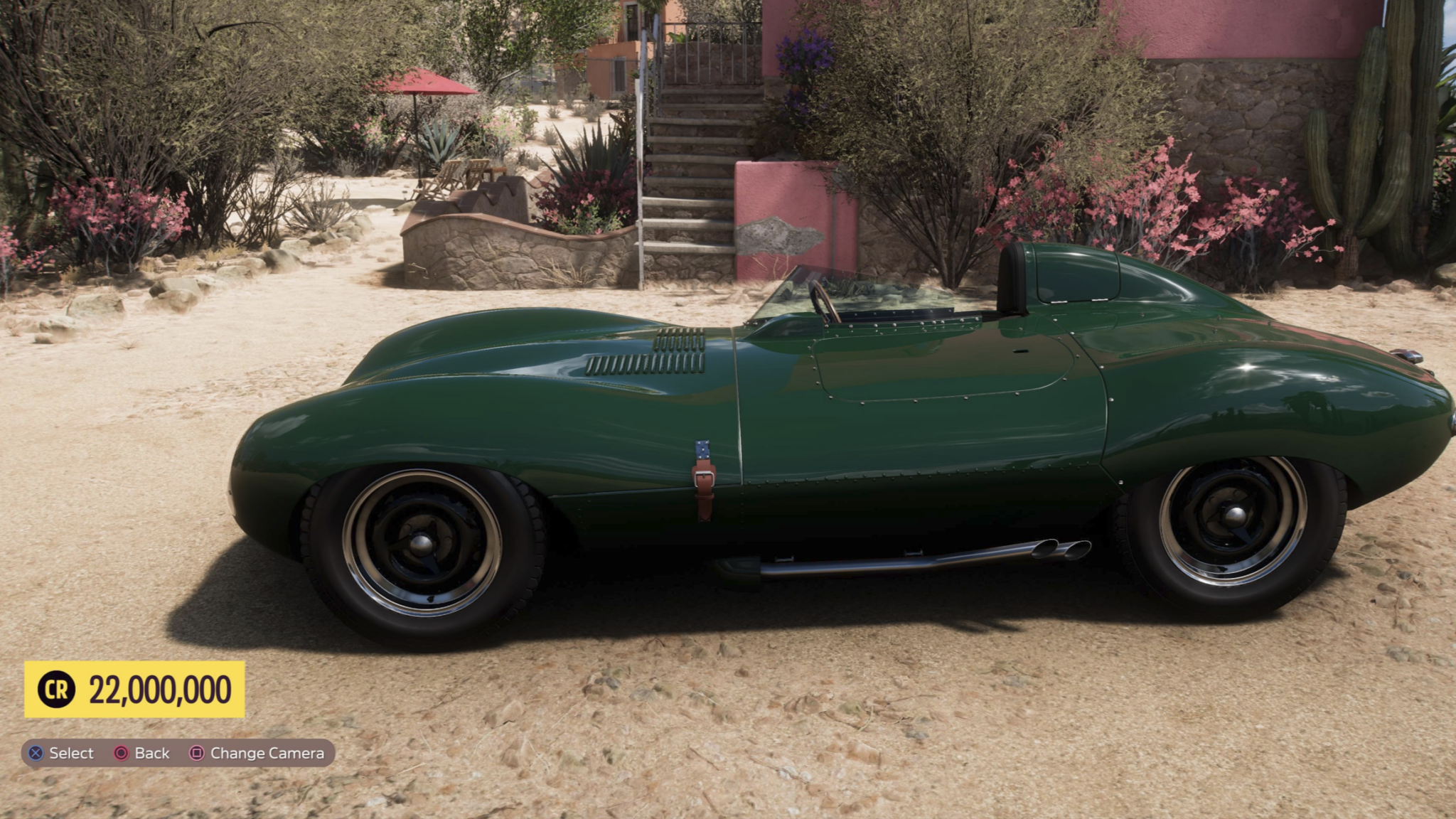Click the red Circle button glyph beside Back
The width and height of the screenshot is (1456, 819).
pyautogui.click(x=122, y=754)
